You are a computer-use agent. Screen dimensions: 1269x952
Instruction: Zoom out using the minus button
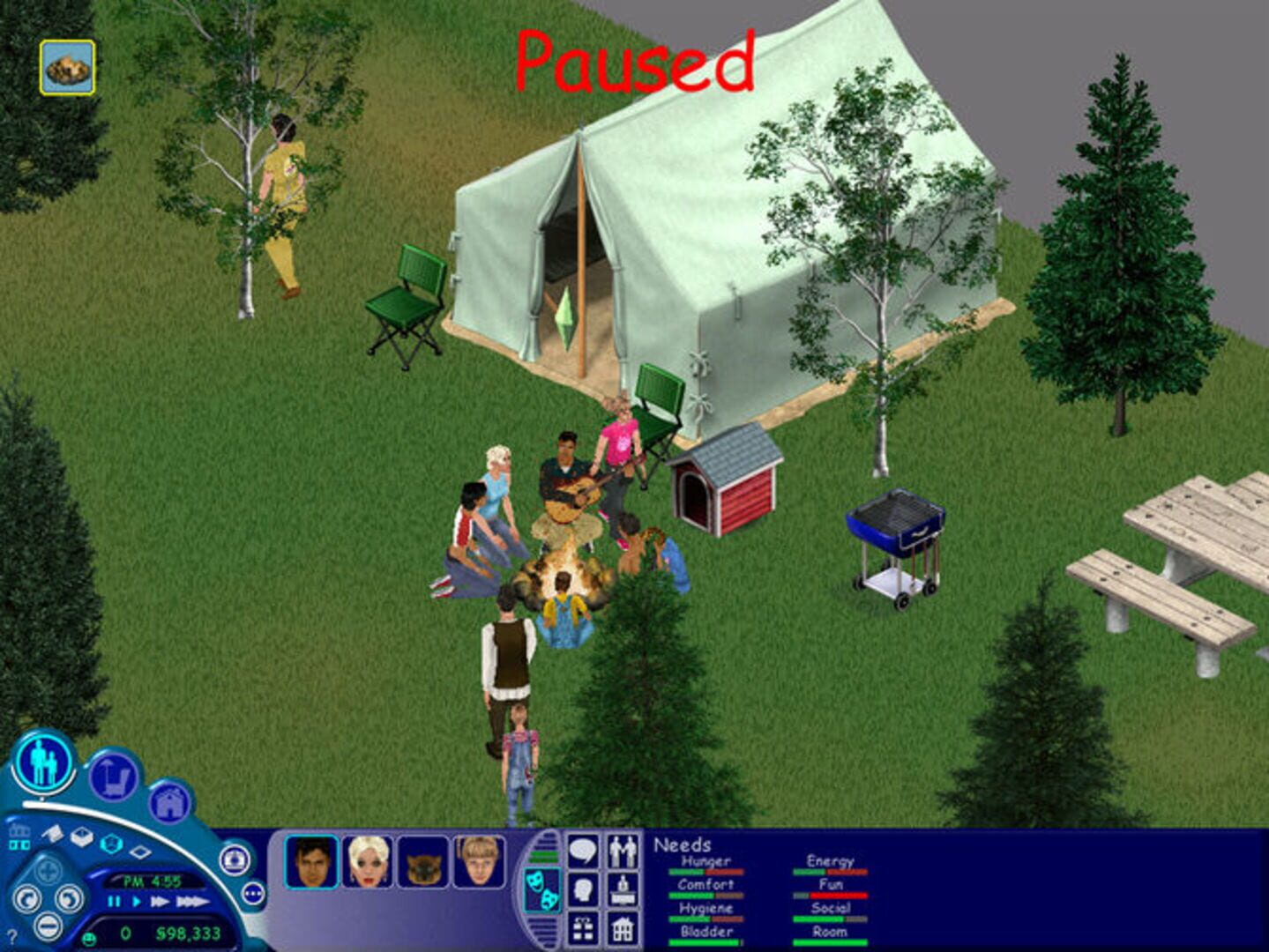pos(49,926)
